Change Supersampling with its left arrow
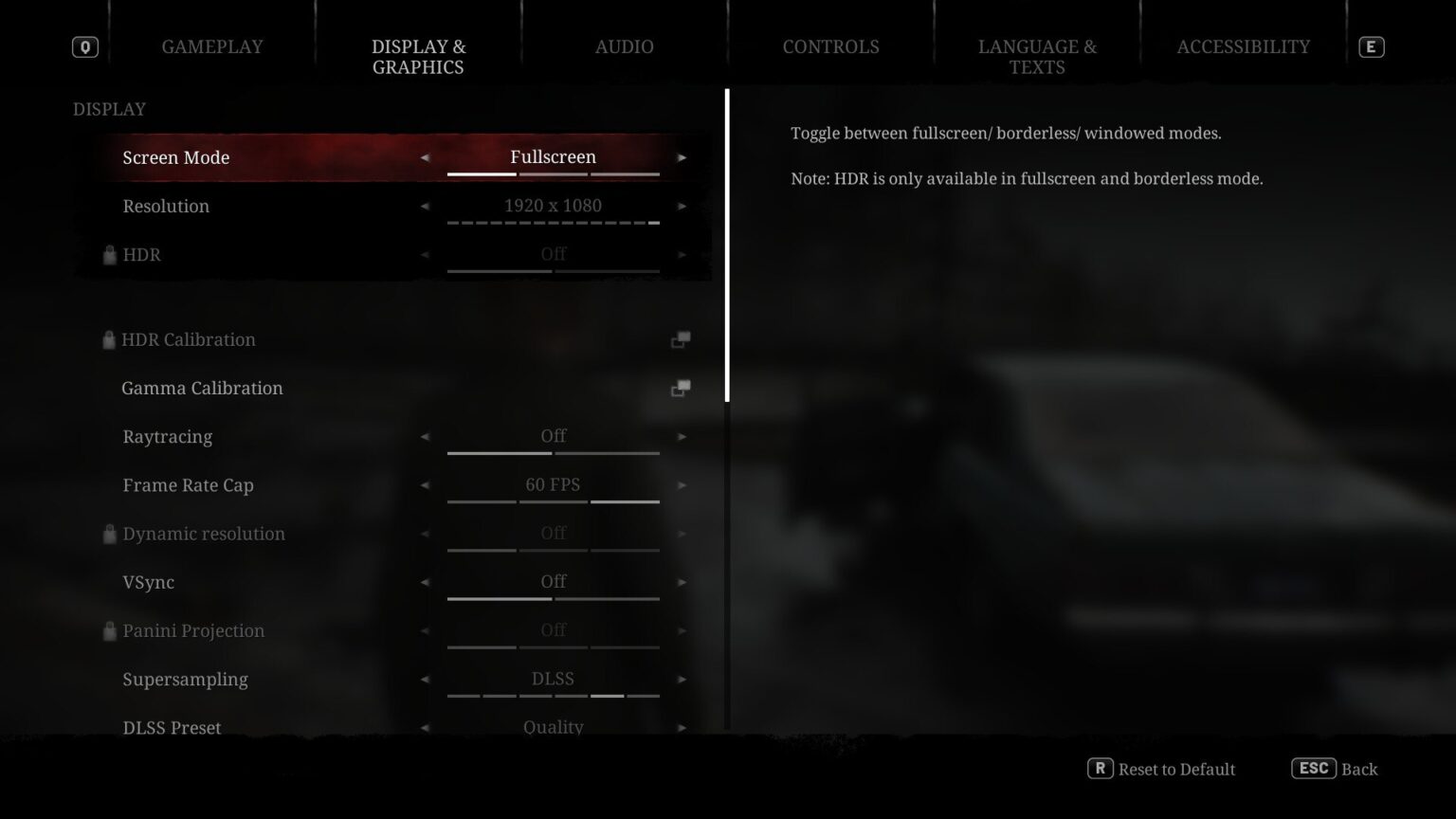The width and height of the screenshot is (1456, 819). (425, 680)
